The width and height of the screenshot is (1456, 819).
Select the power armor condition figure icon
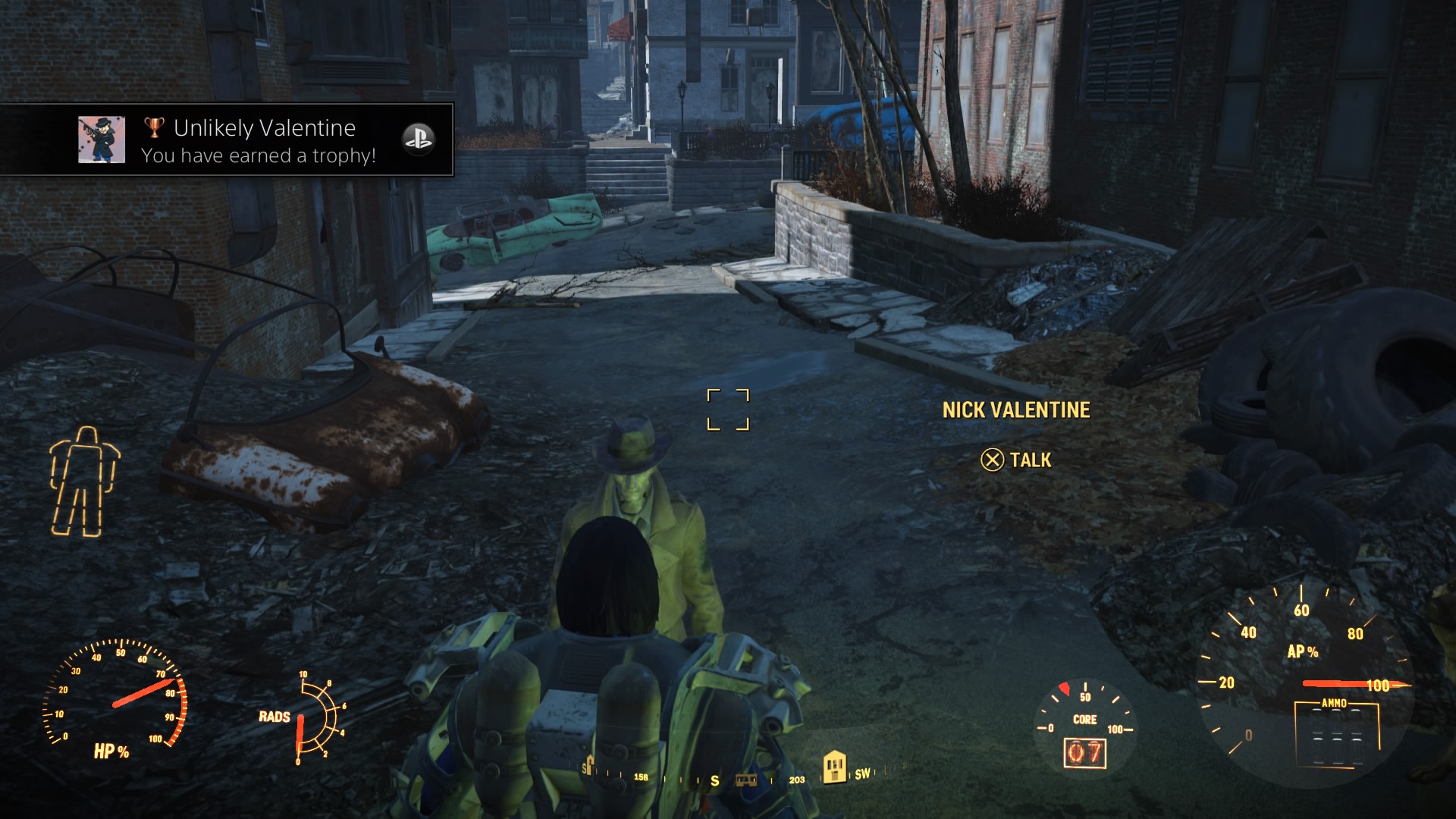point(83,482)
